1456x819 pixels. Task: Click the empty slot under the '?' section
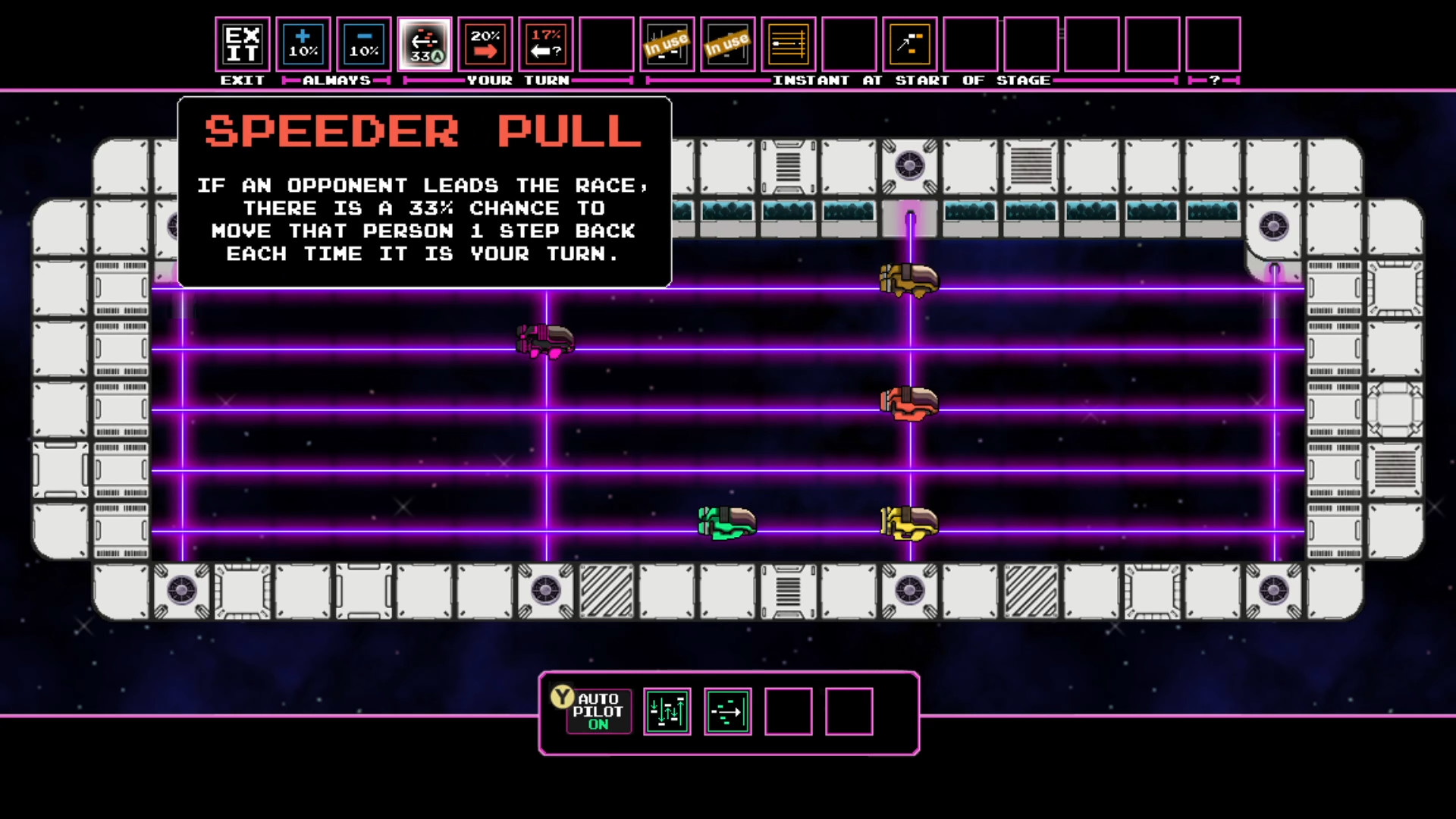click(x=1213, y=44)
